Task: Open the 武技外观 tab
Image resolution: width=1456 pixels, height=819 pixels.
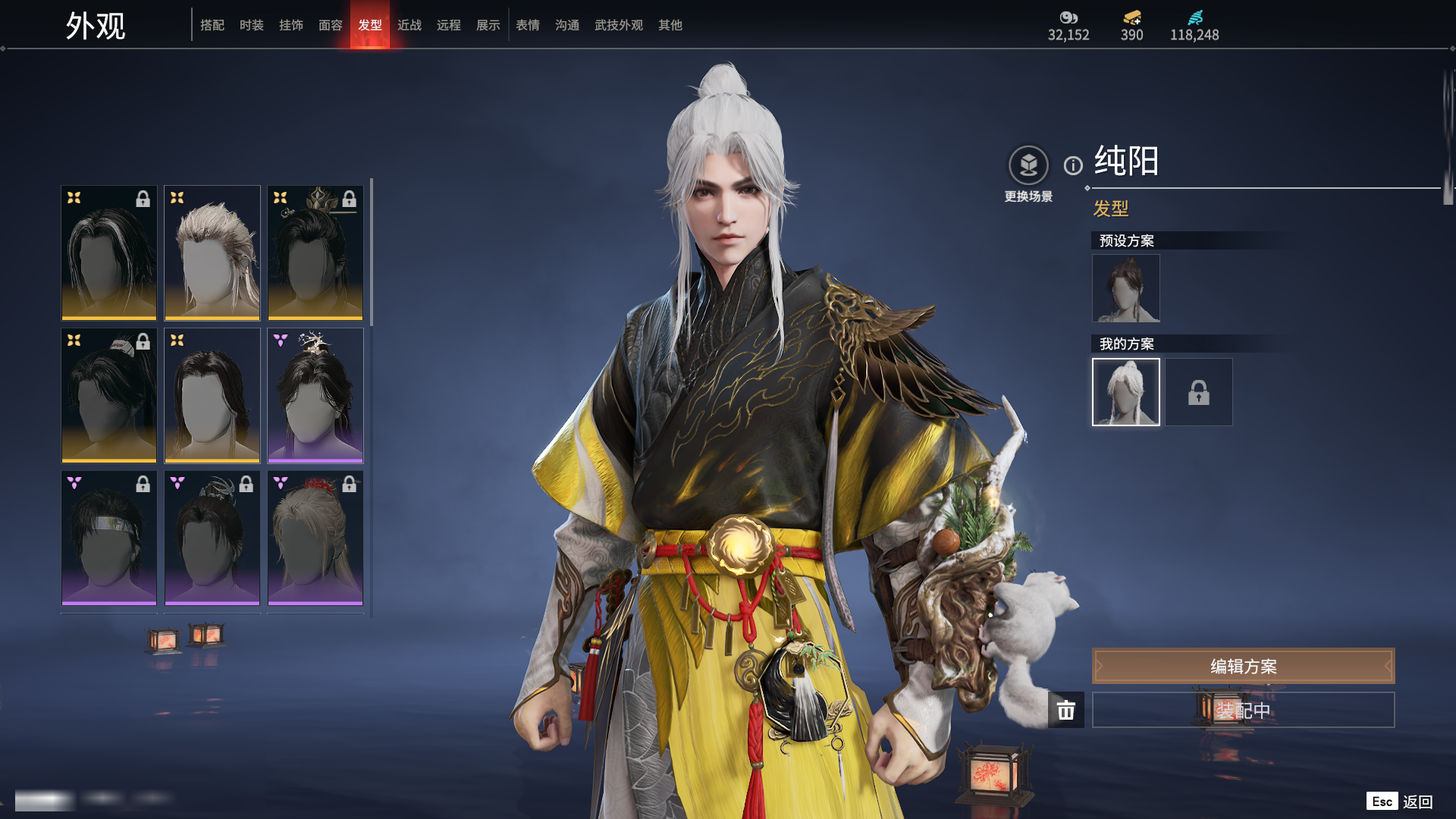Action: [x=619, y=25]
